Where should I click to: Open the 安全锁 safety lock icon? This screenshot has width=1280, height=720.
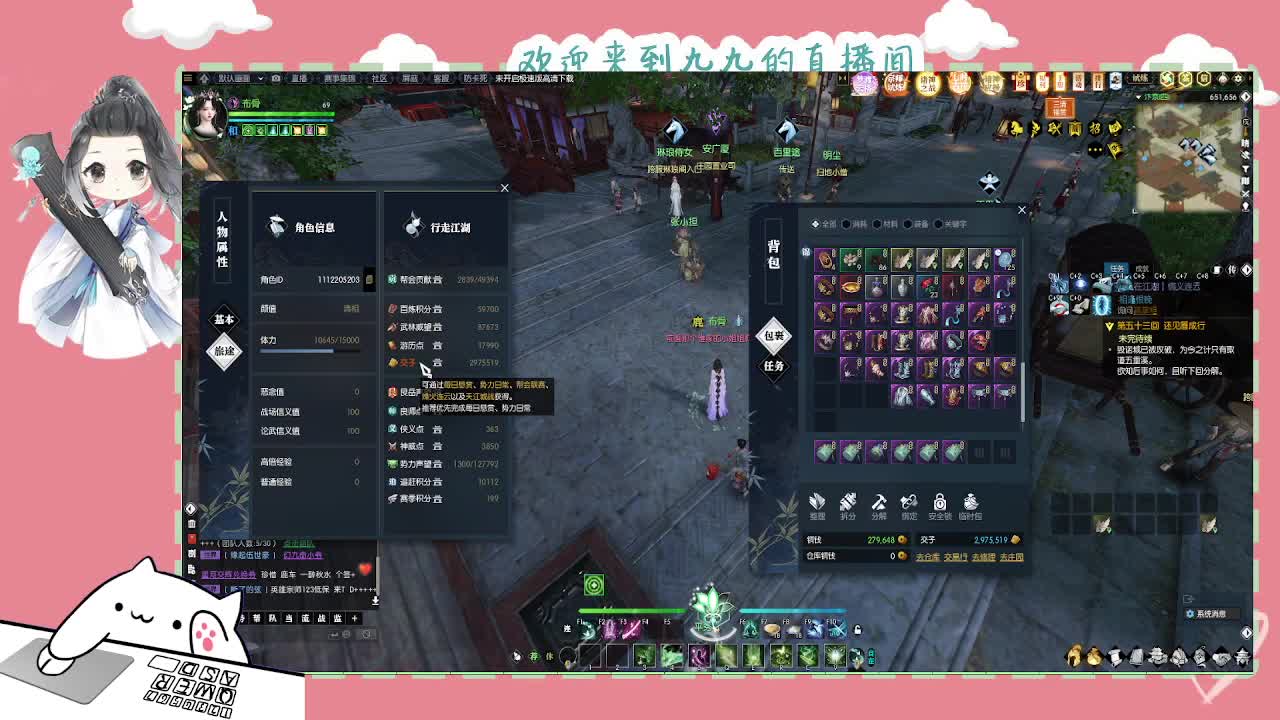[x=939, y=501]
